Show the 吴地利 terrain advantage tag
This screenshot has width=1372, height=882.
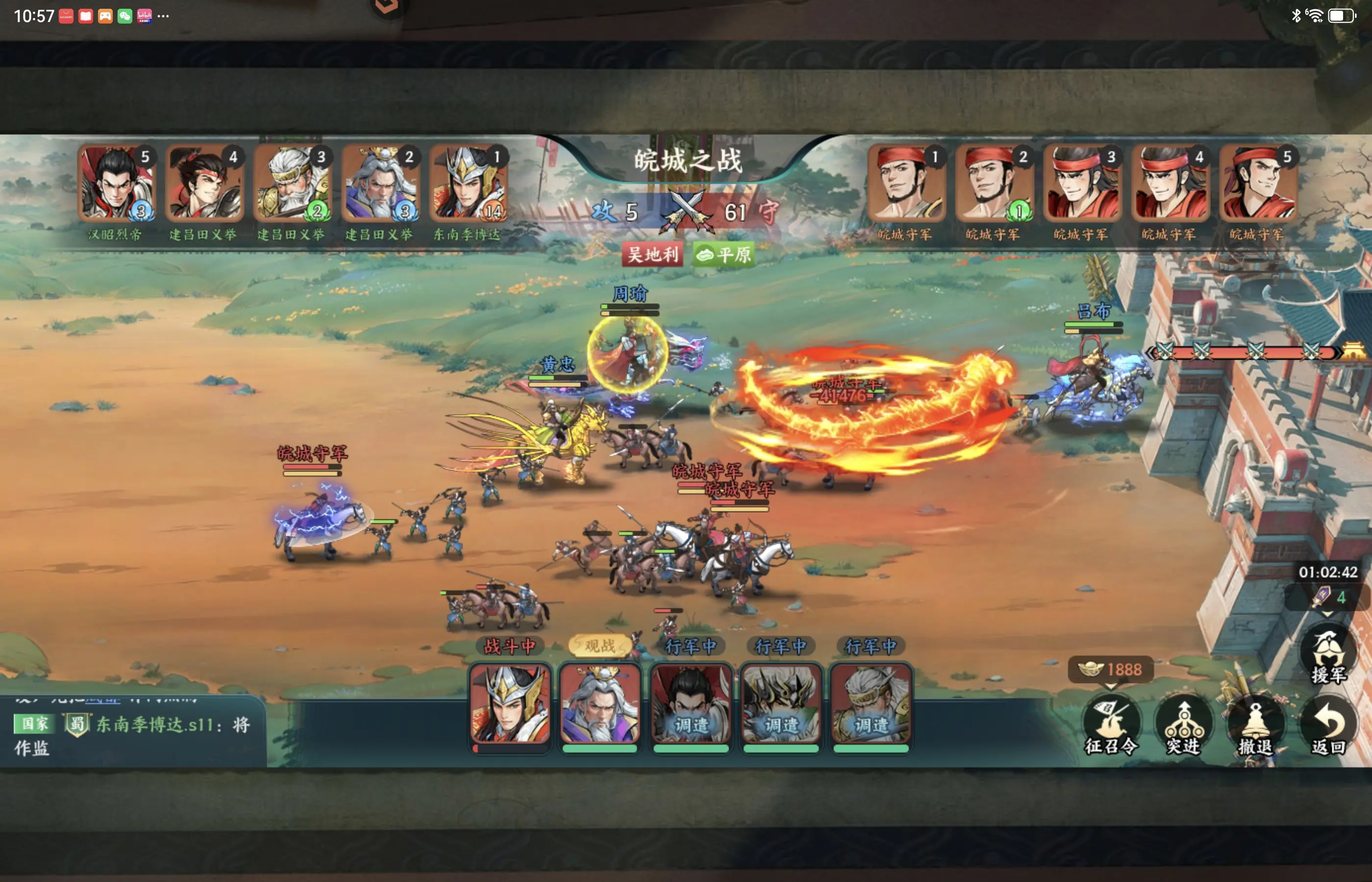pos(653,254)
